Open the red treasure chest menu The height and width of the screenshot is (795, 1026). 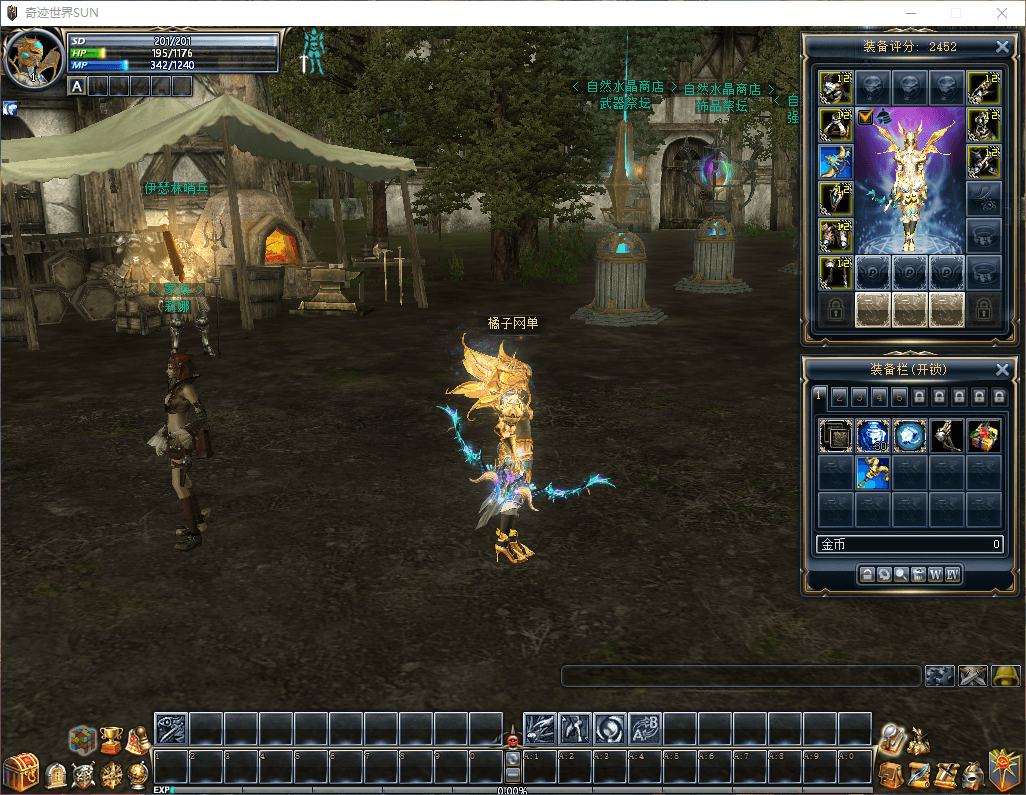19,772
